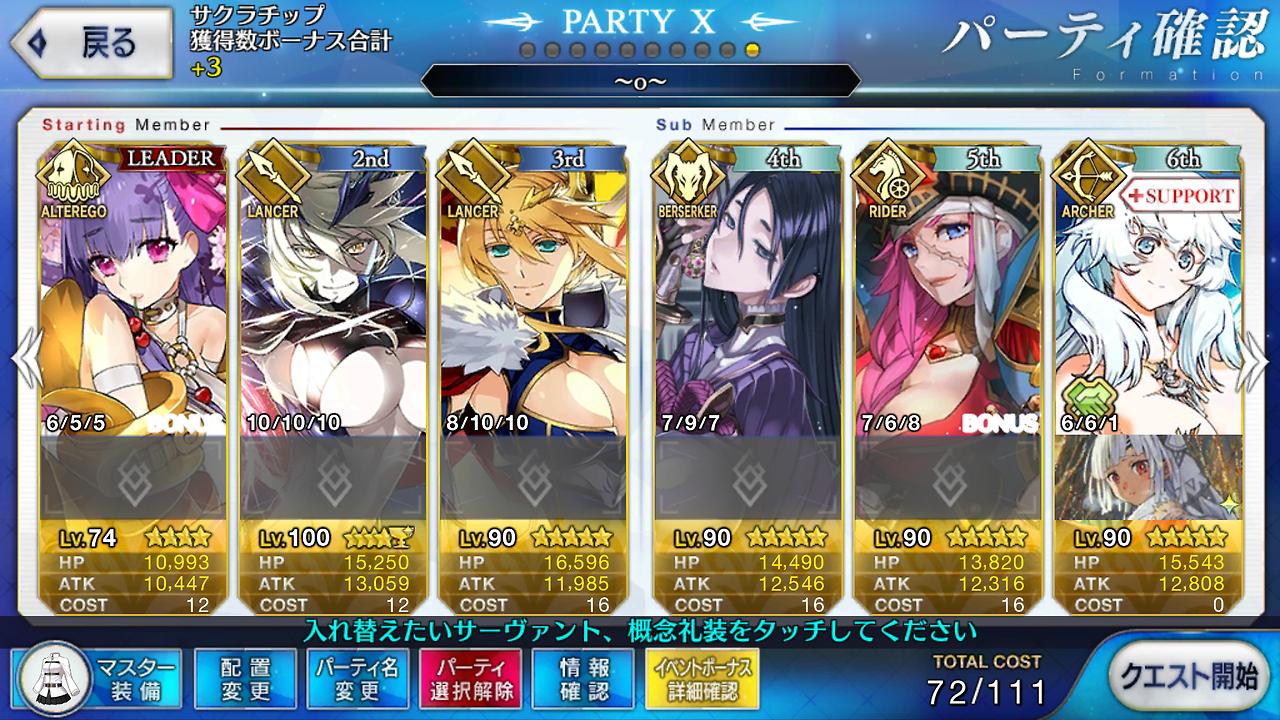
Task: Choose the 3rd slot Lancer card
Action: pos(533,290)
